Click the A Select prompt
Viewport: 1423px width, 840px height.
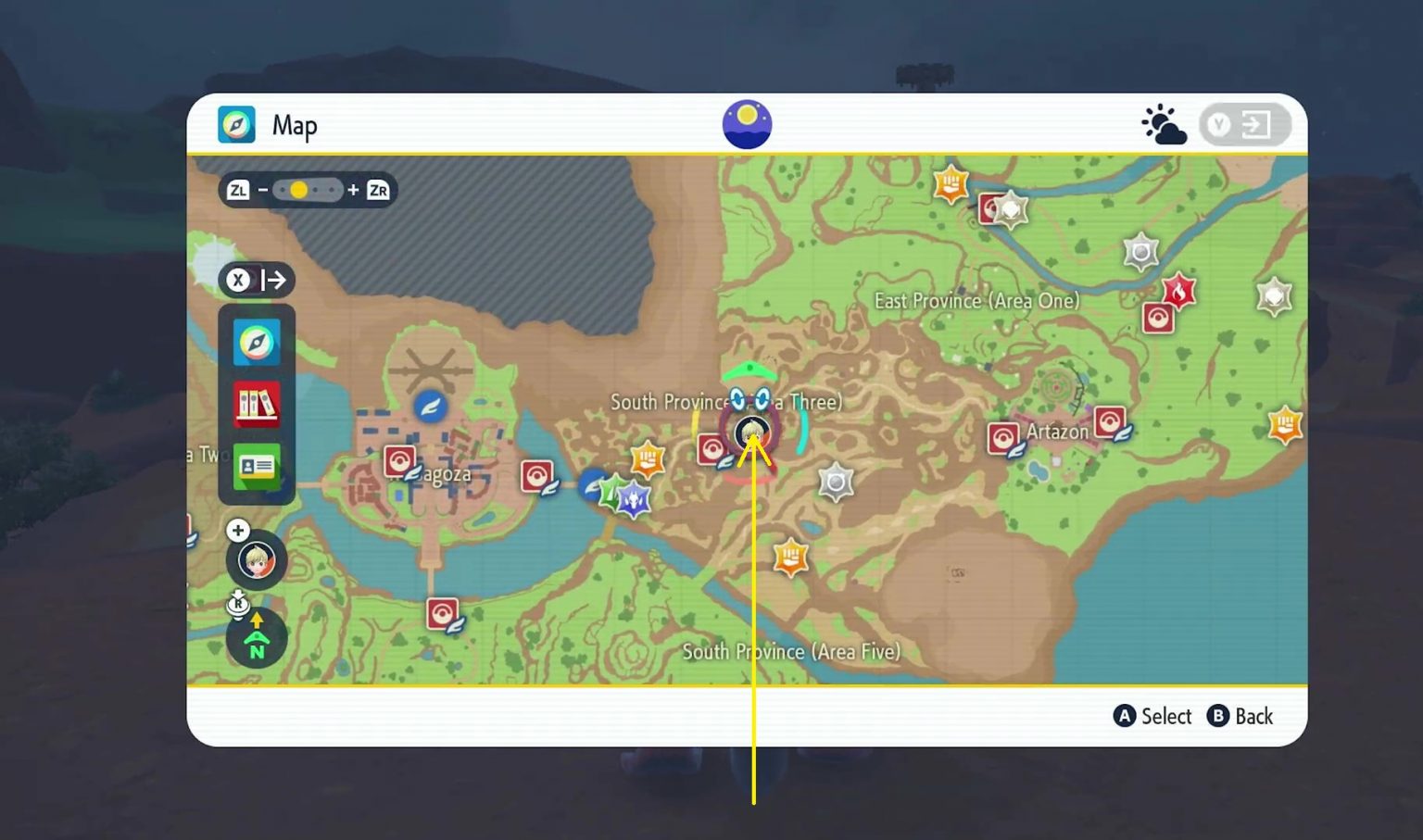(1153, 716)
